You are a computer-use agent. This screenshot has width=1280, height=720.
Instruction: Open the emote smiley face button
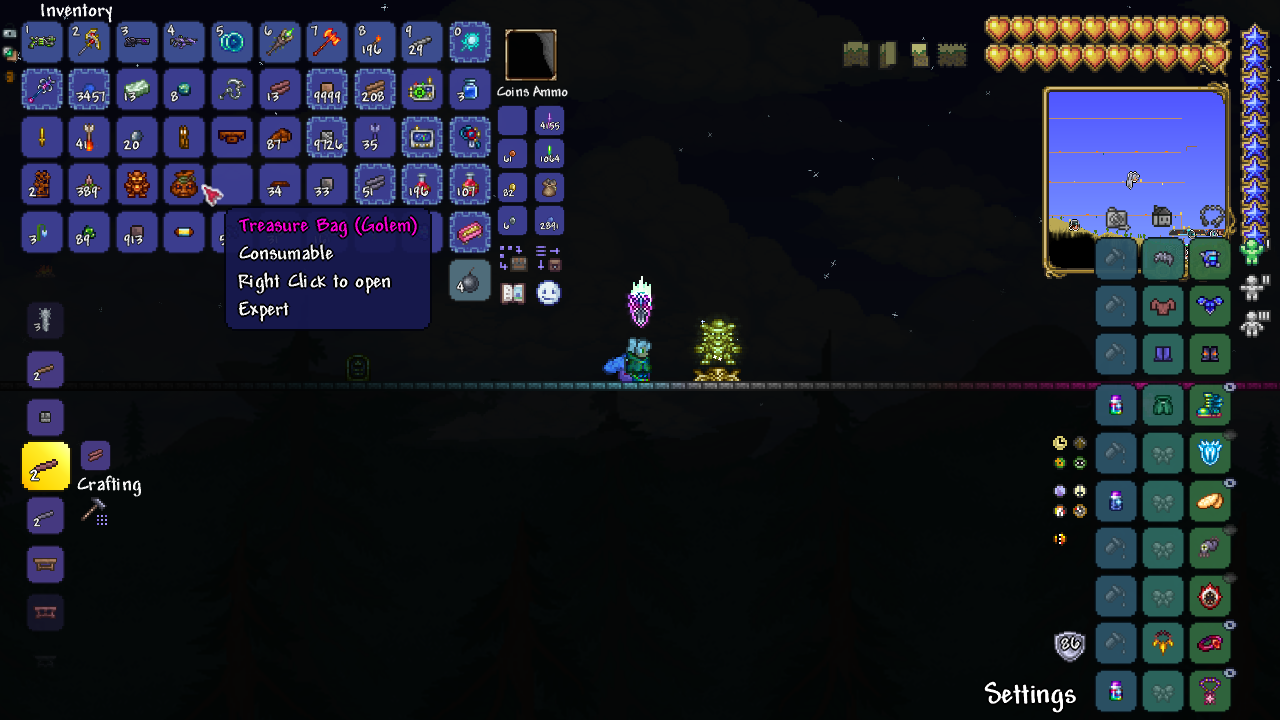[x=549, y=293]
